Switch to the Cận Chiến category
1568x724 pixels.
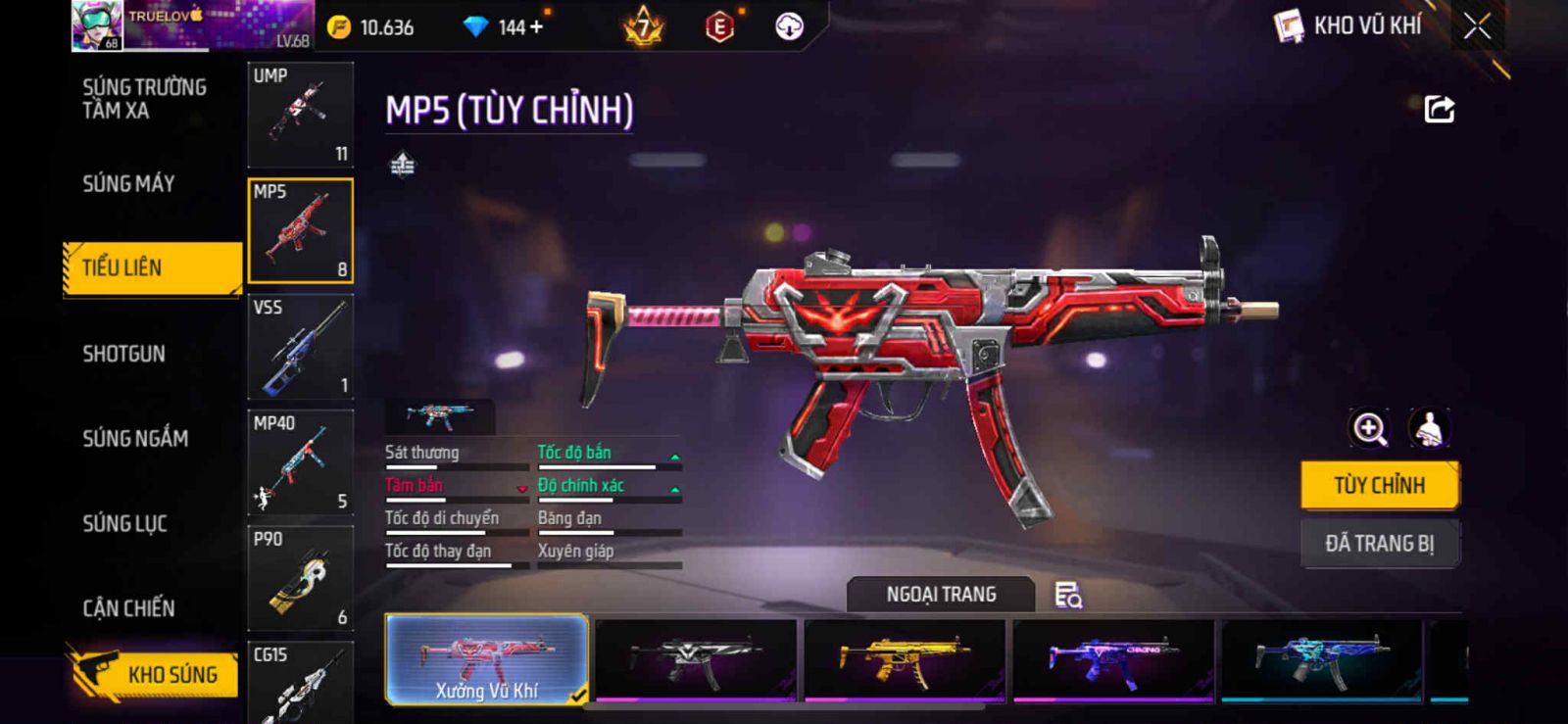128,608
